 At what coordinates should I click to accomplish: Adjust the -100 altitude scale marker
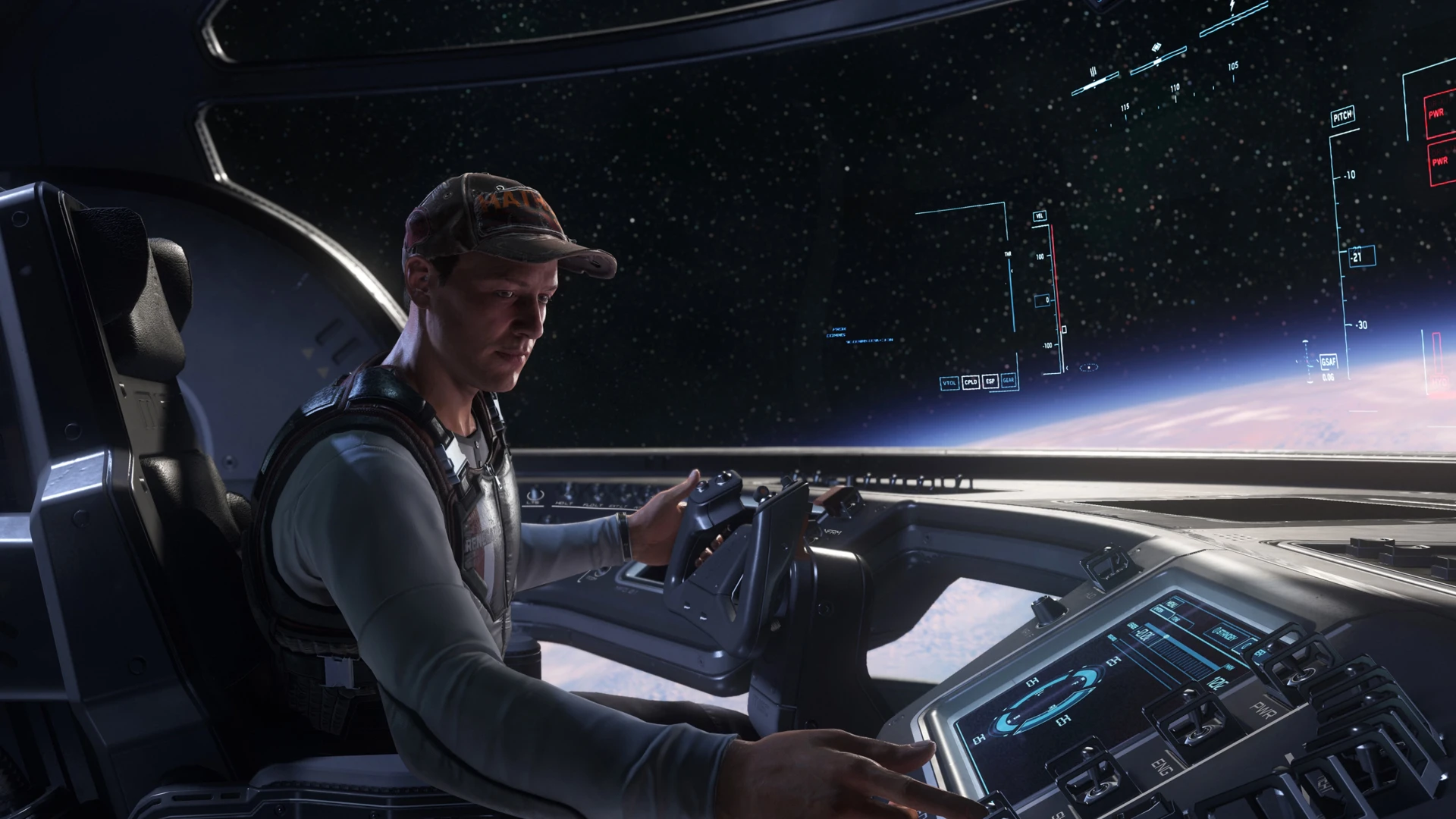pyautogui.click(x=1048, y=345)
